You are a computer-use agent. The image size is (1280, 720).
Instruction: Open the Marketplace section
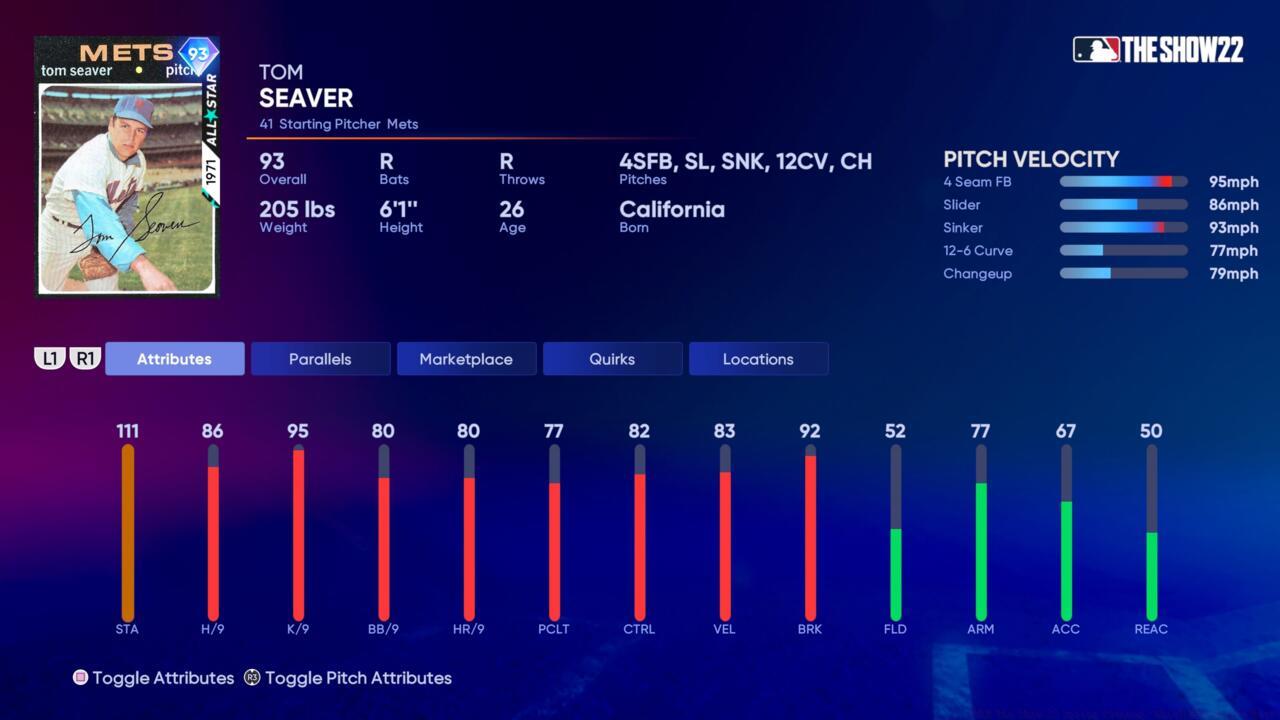(x=466, y=358)
